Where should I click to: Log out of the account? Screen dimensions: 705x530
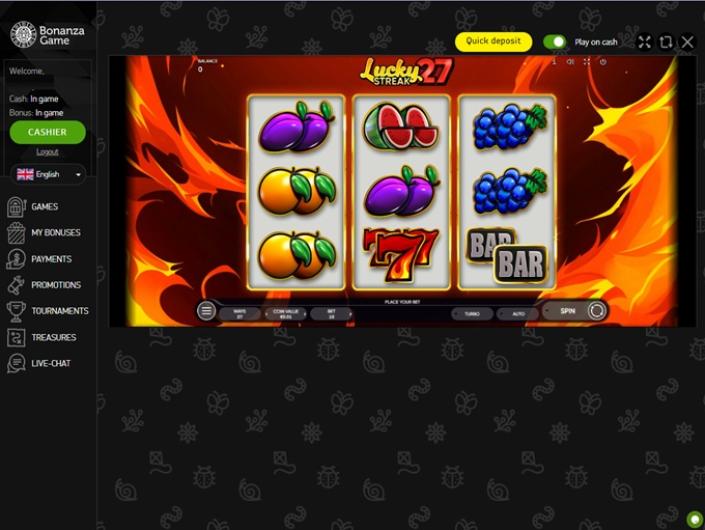(47, 152)
